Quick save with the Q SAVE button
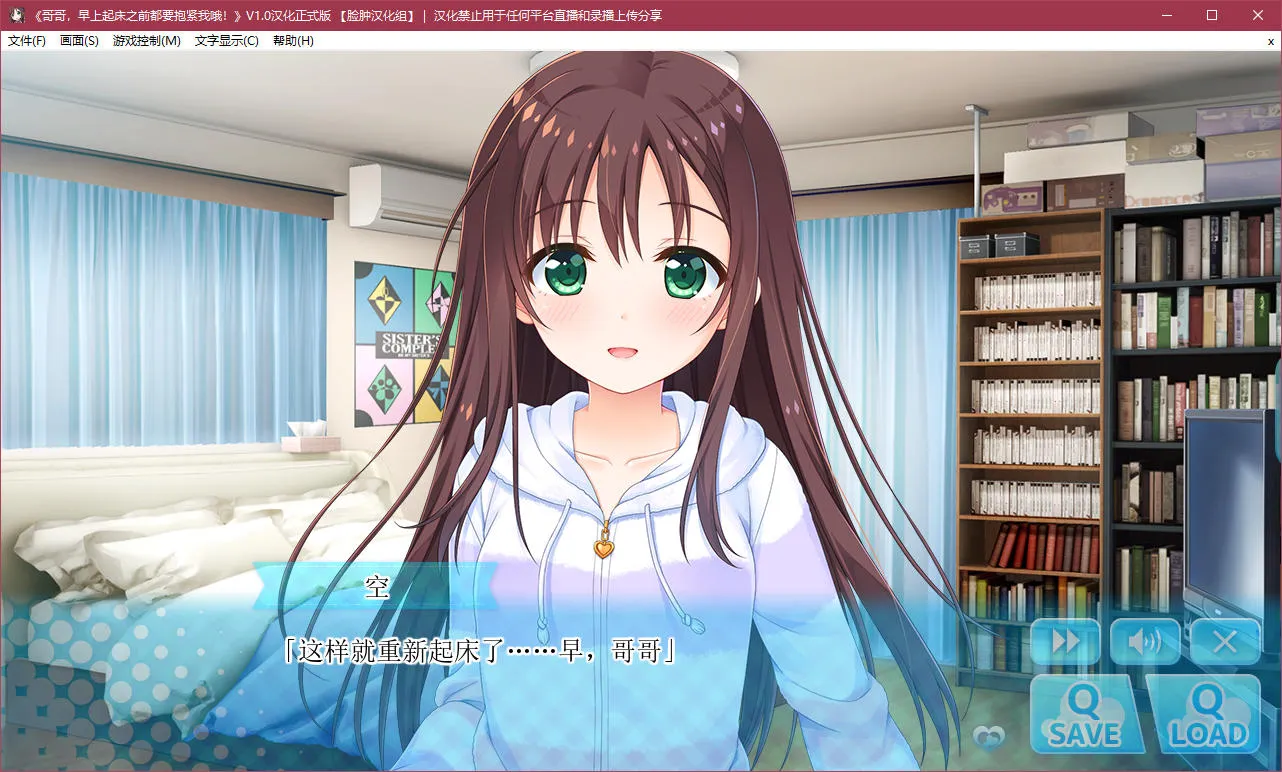This screenshot has height=772, width=1282. 1086,715
